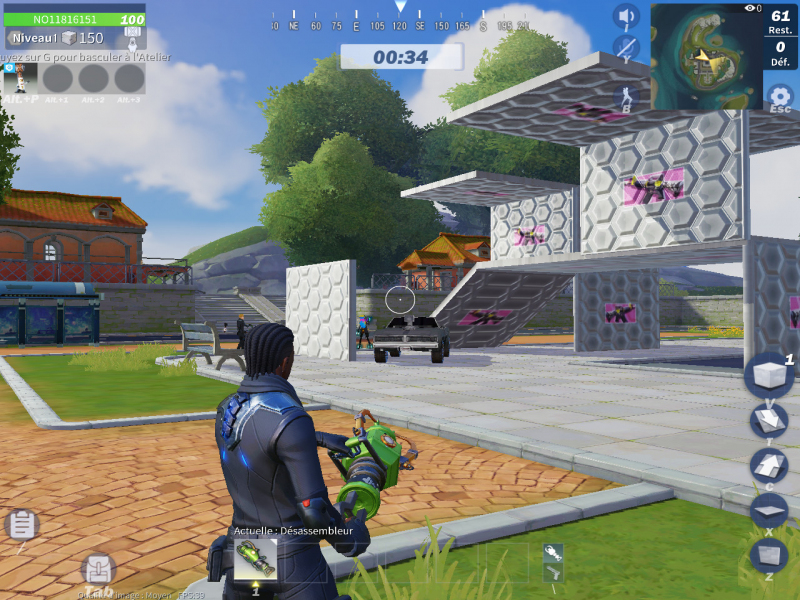Screen dimensions: 800x600
Task: Open the clipboard missions list
Action: [x=21, y=524]
